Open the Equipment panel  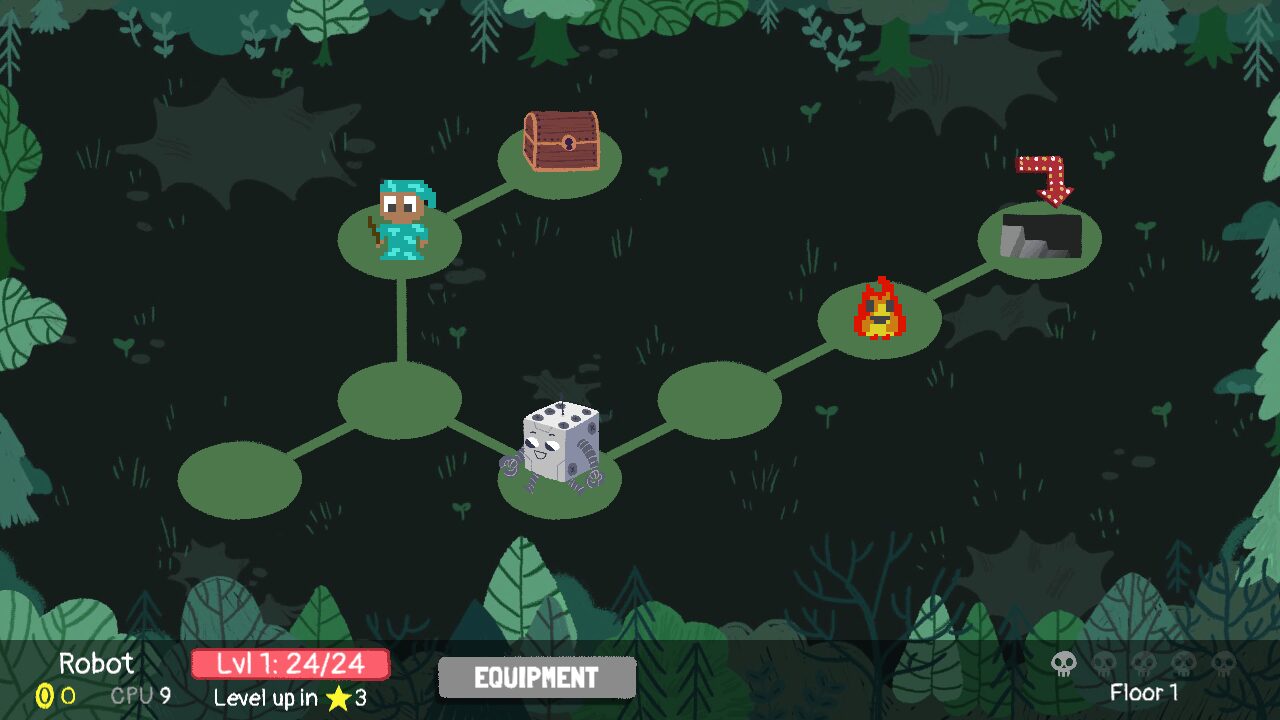point(536,676)
